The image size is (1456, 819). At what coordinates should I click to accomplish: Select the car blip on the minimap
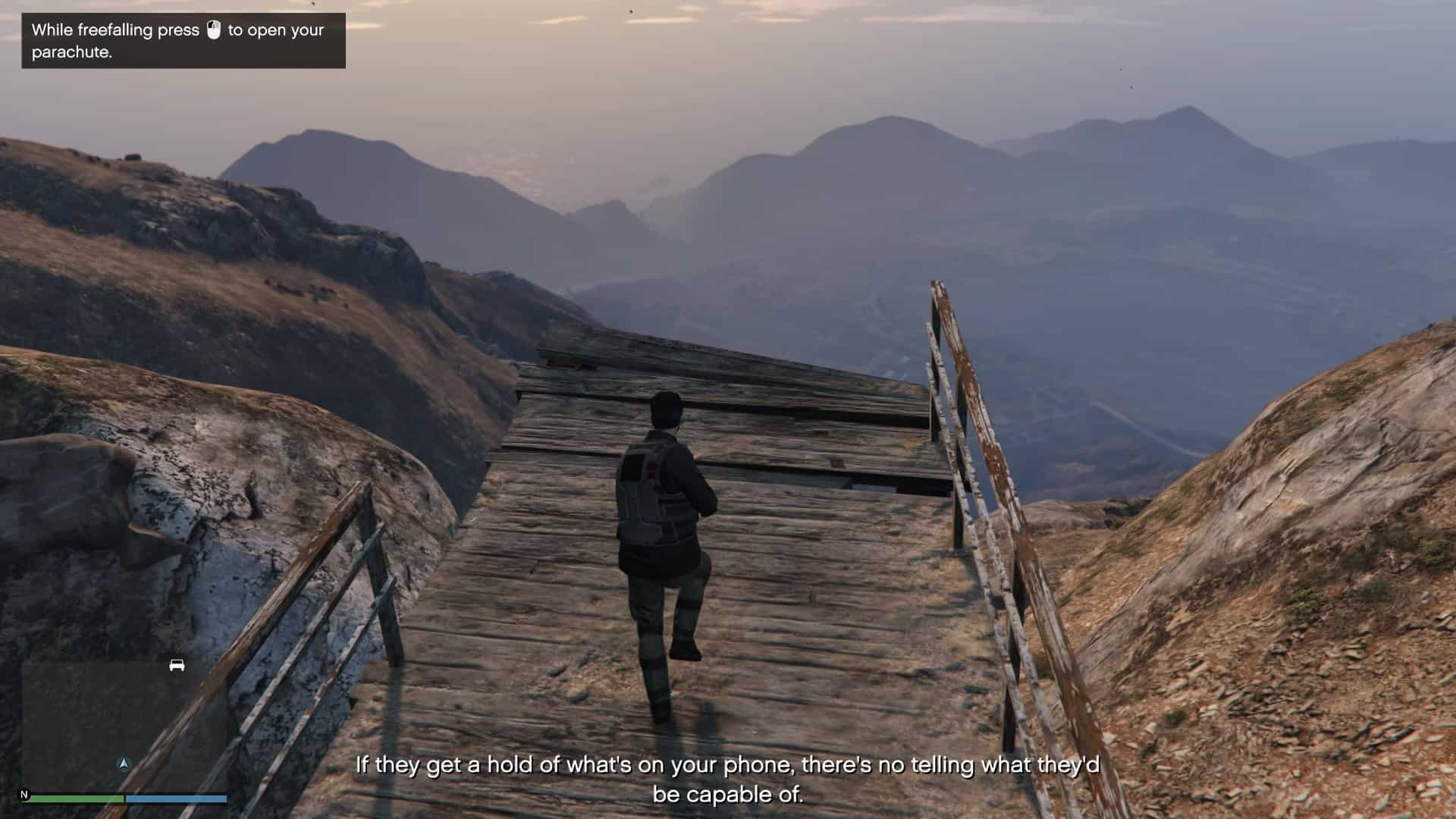point(177,665)
